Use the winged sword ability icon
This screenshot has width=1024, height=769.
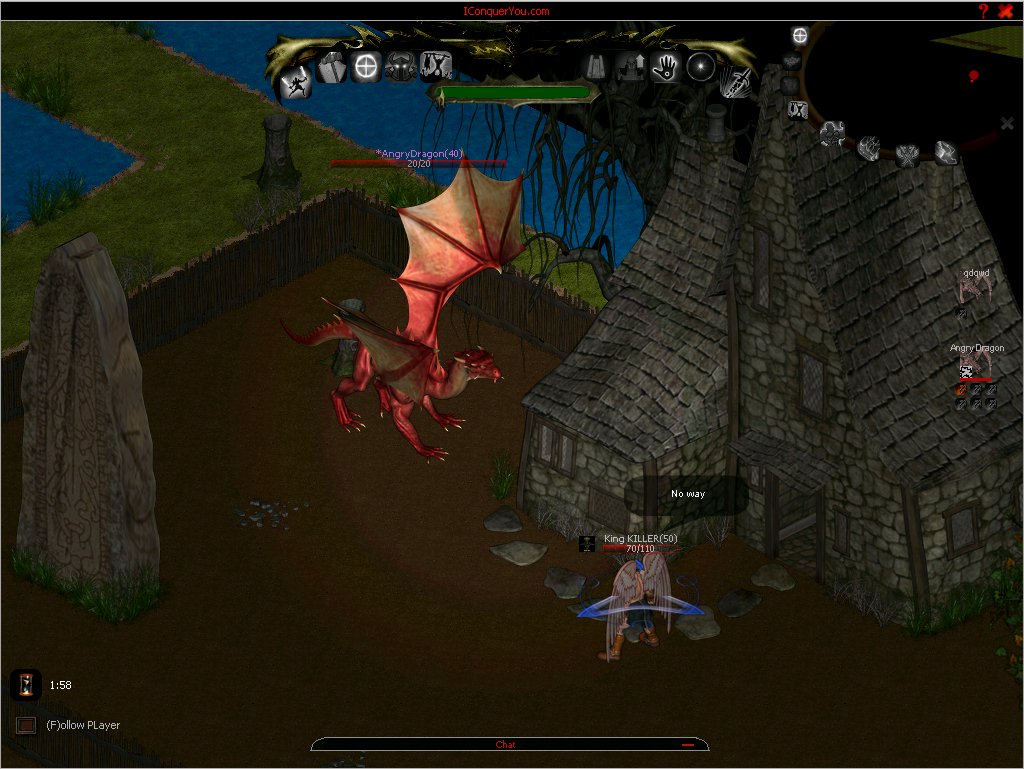[x=736, y=81]
